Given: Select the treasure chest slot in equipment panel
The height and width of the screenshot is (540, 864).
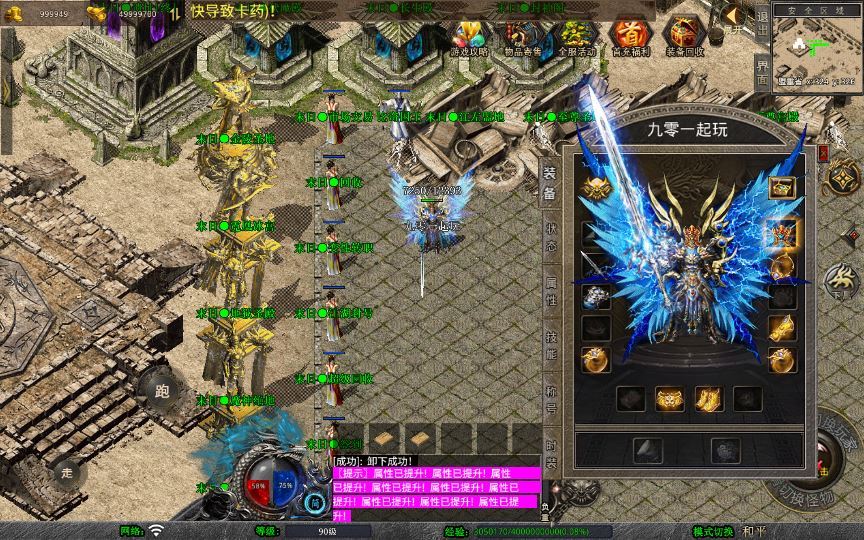Looking at the screenshot, I should [781, 188].
